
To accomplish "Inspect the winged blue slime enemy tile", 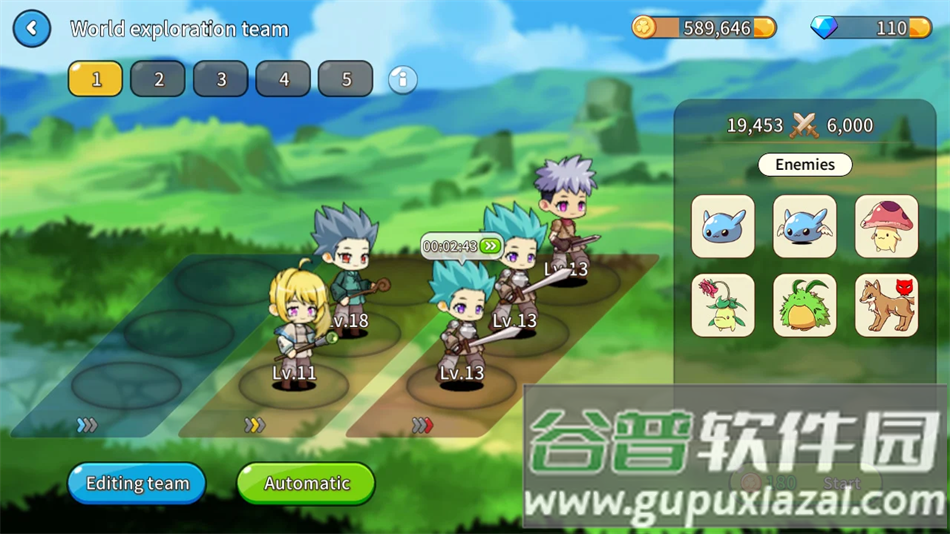I will tap(805, 226).
